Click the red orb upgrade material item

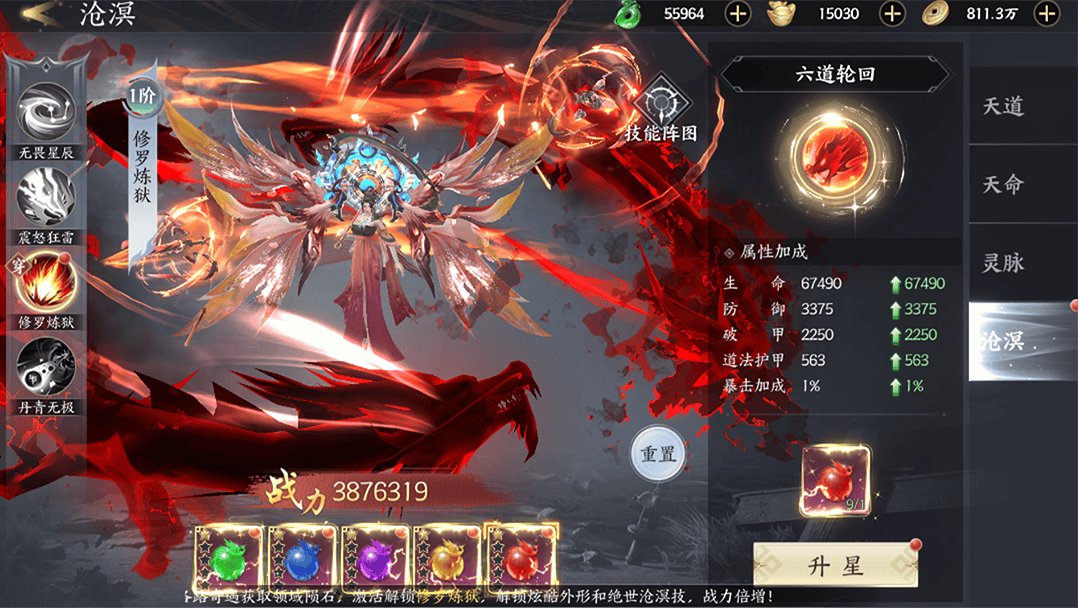pyautogui.click(x=836, y=481)
